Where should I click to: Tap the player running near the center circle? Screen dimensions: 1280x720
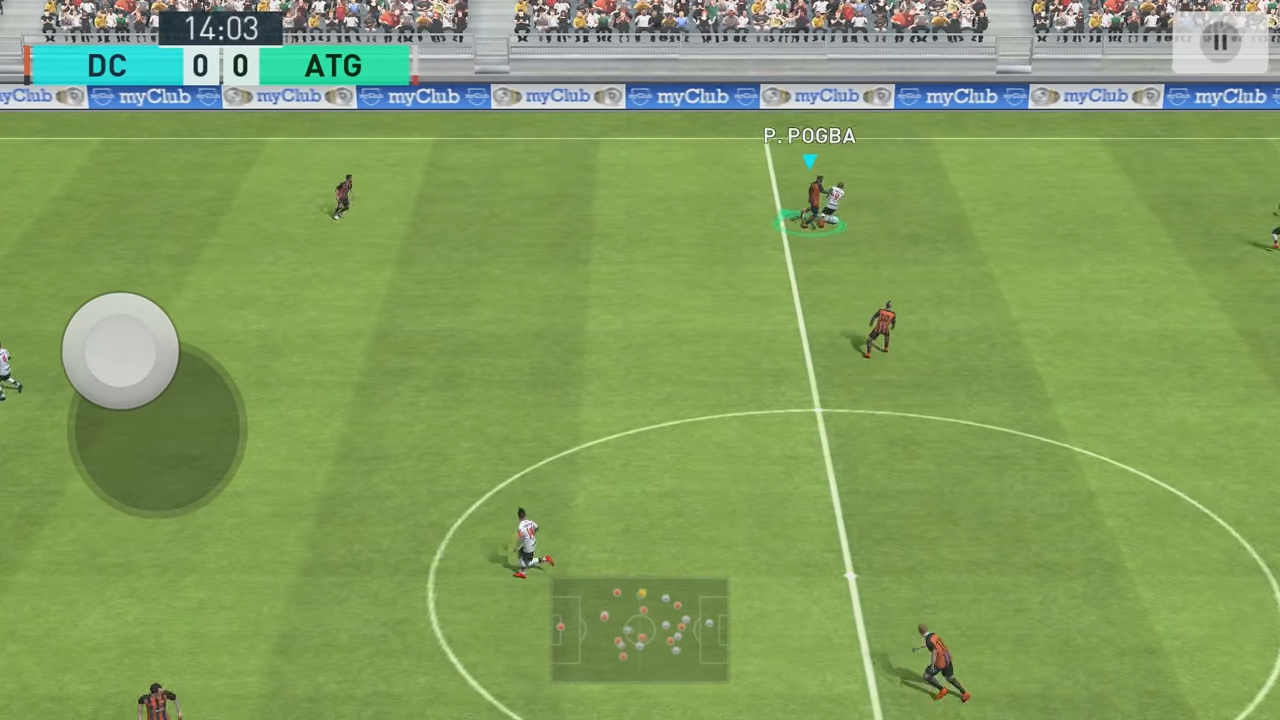pos(527,540)
